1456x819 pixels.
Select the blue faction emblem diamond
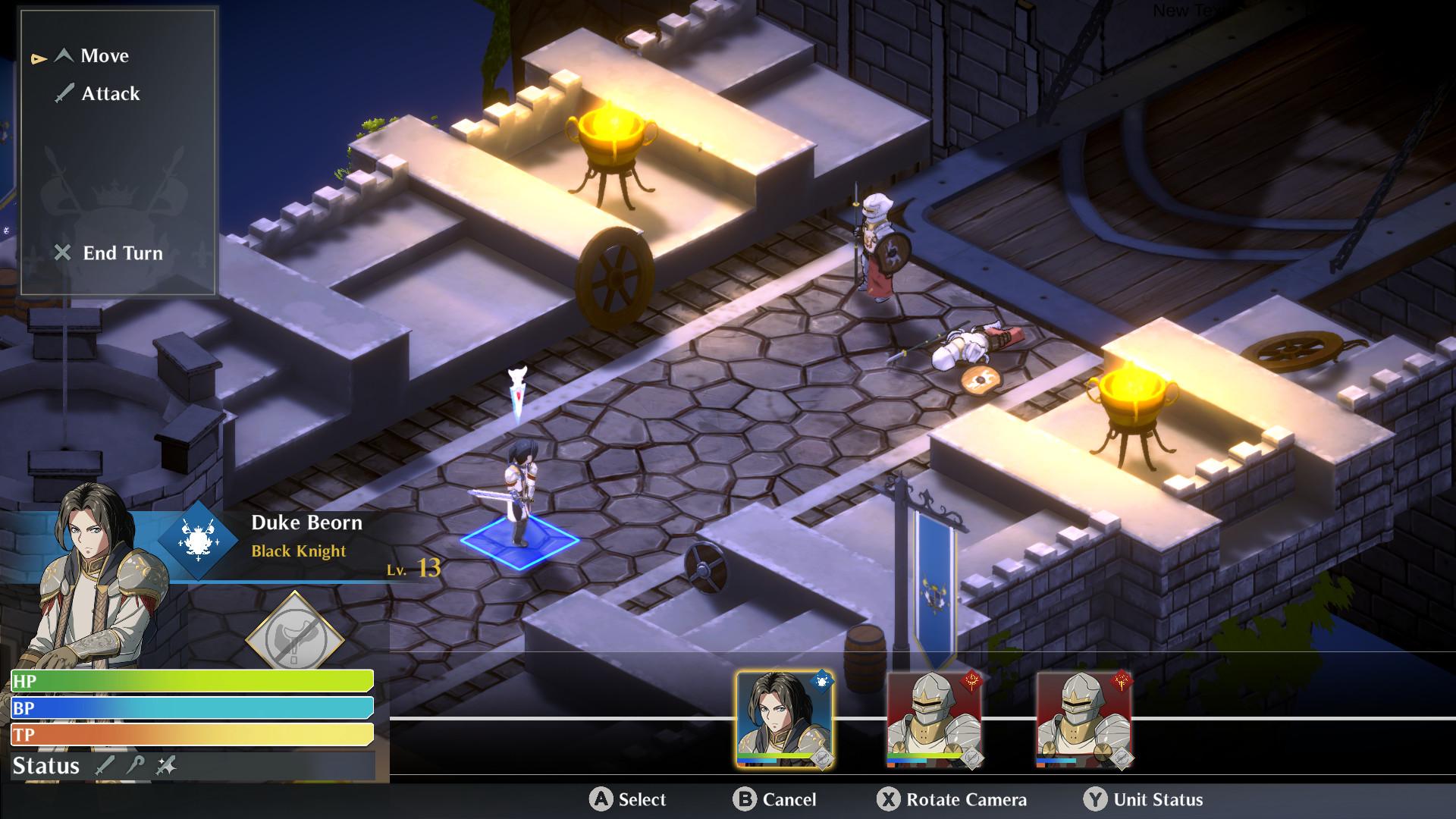[199, 540]
